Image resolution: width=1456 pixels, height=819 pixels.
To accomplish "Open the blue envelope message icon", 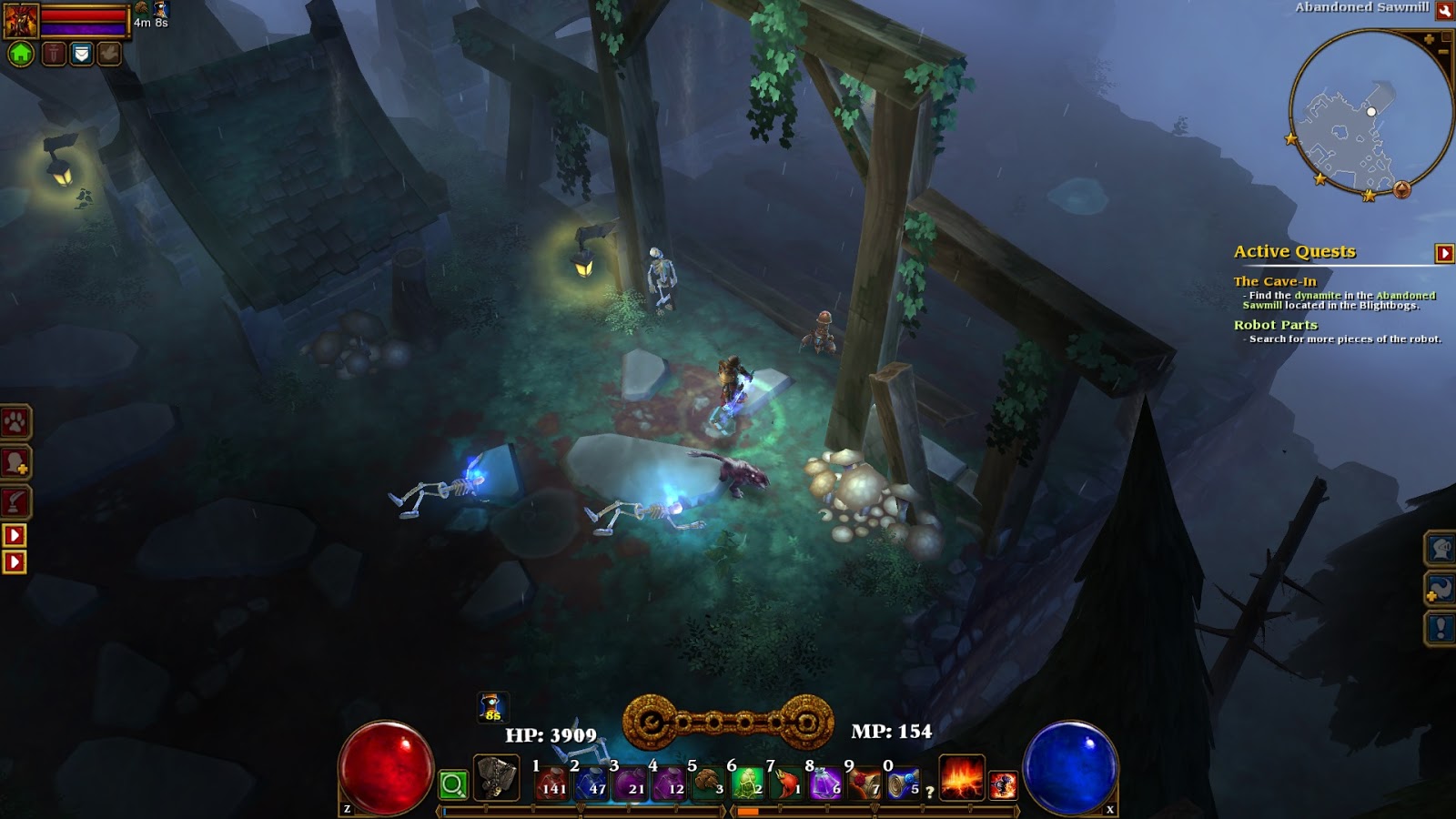I will [x=81, y=53].
